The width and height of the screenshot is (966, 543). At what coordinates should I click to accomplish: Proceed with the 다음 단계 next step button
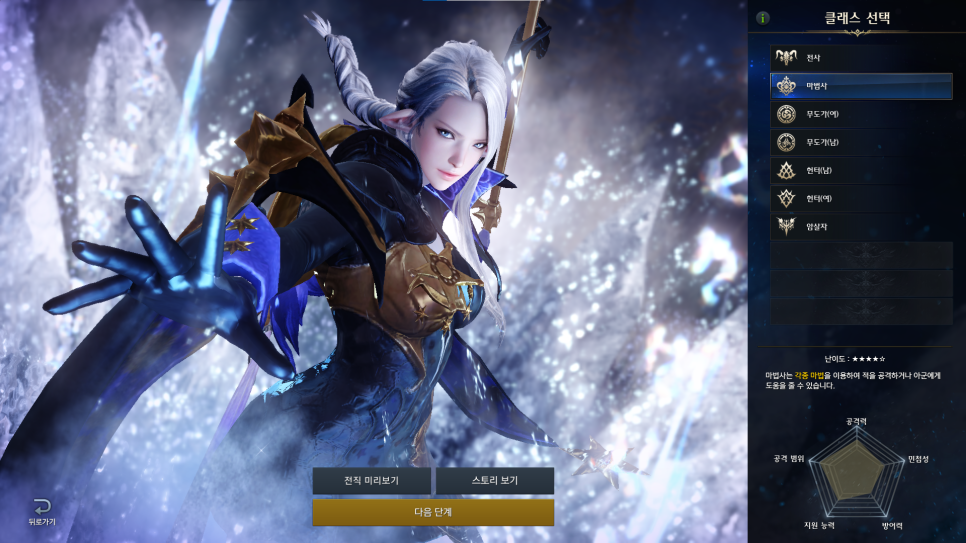pos(433,512)
